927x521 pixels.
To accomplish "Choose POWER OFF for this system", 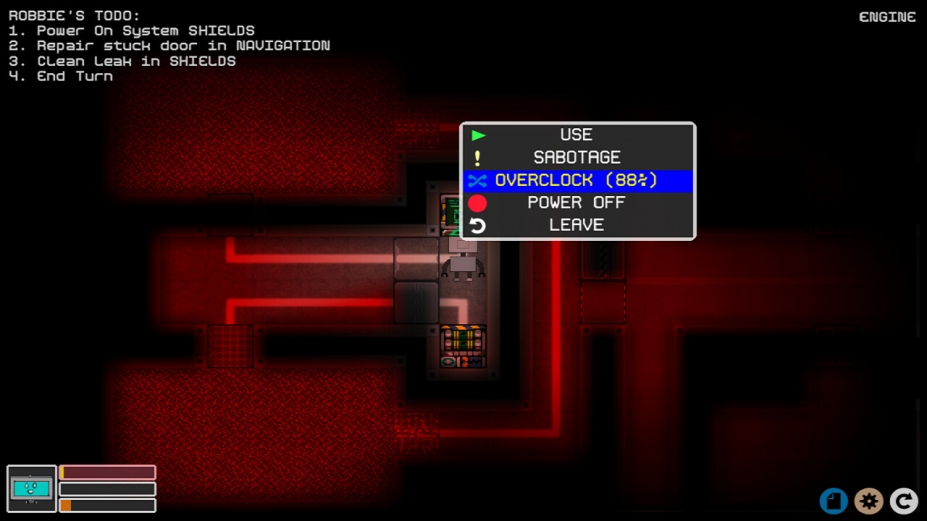I will pos(577,203).
